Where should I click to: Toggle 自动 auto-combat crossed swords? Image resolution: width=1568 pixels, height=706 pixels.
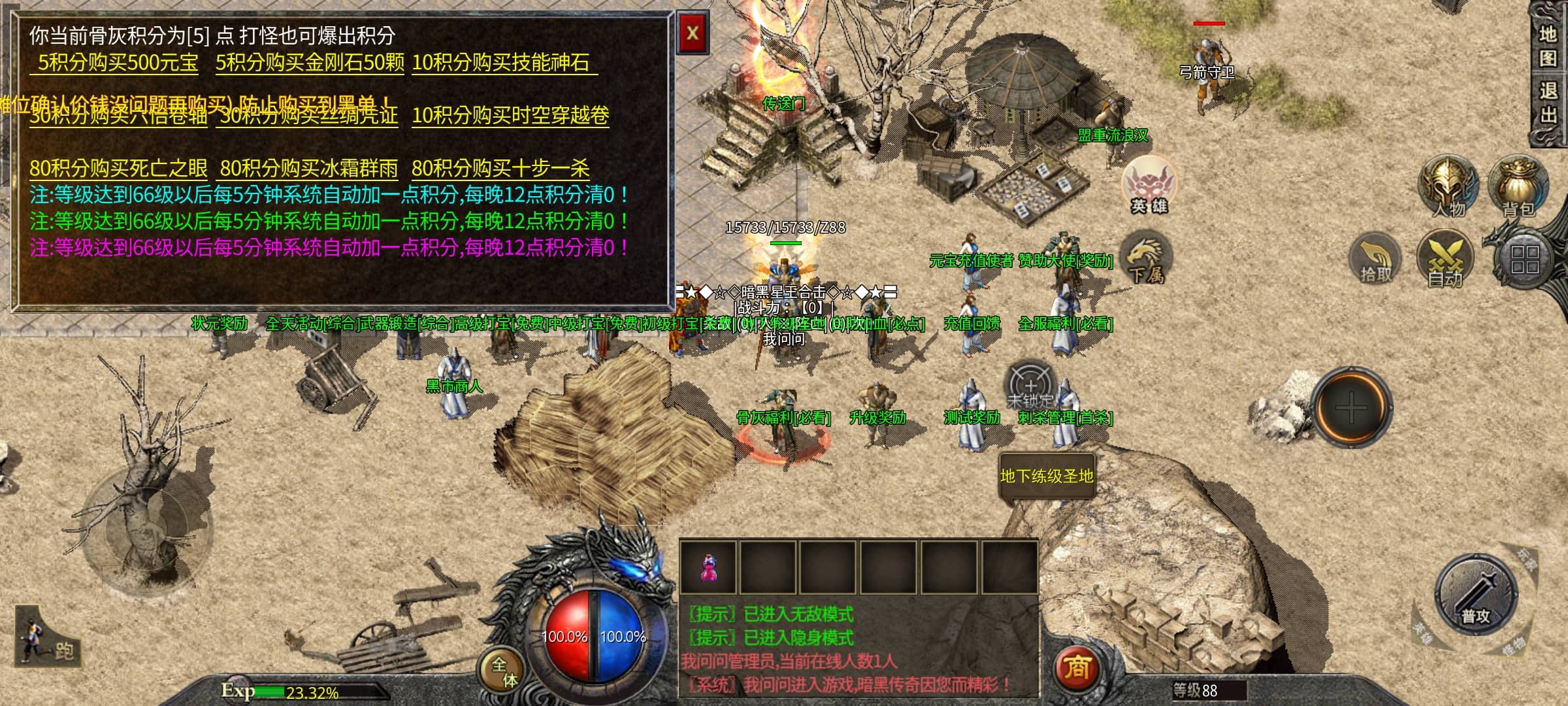pyautogui.click(x=1445, y=260)
